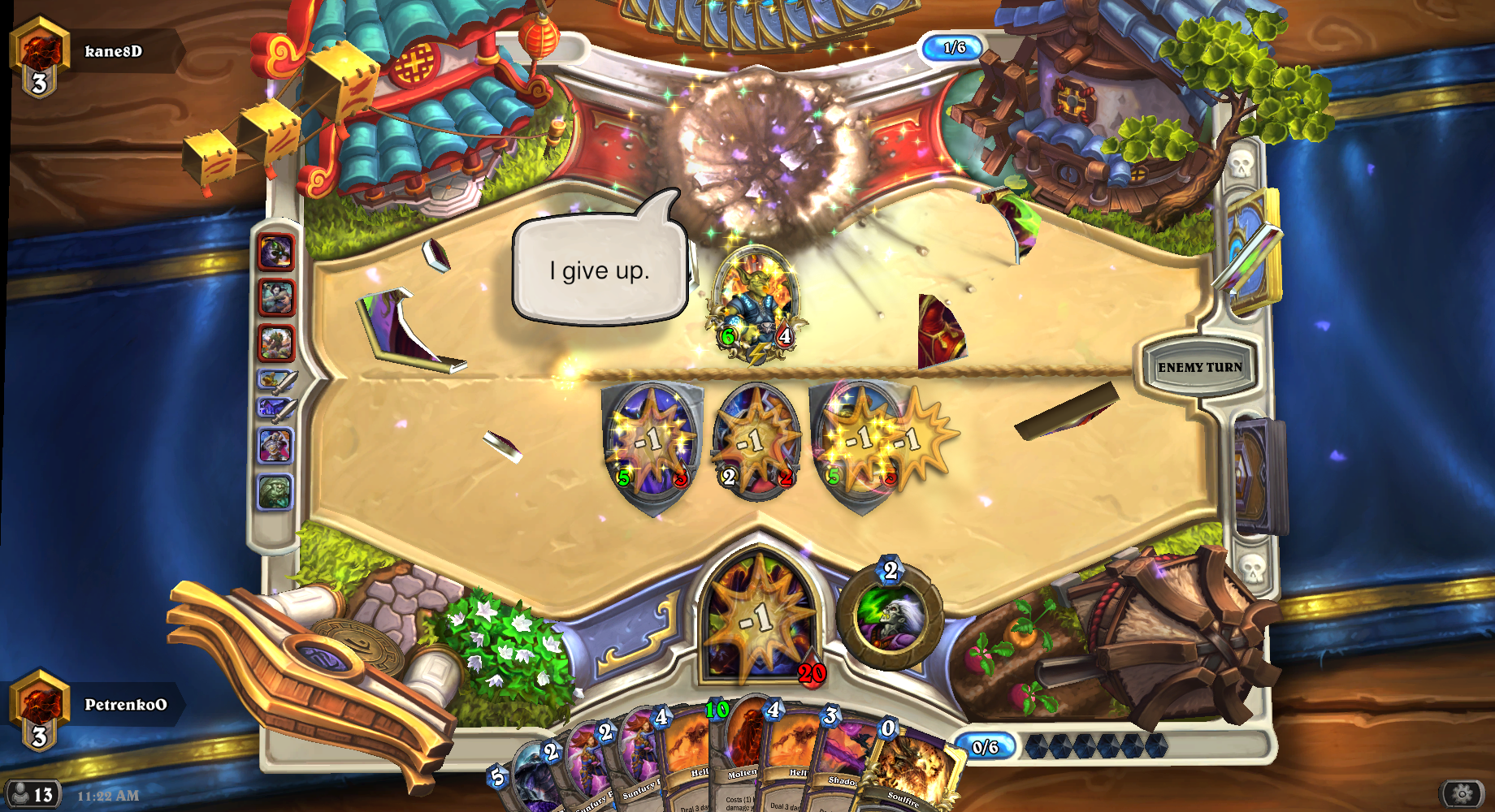Activate the Life Tap hero power
The width and height of the screenshot is (1495, 812).
pyautogui.click(x=890, y=616)
